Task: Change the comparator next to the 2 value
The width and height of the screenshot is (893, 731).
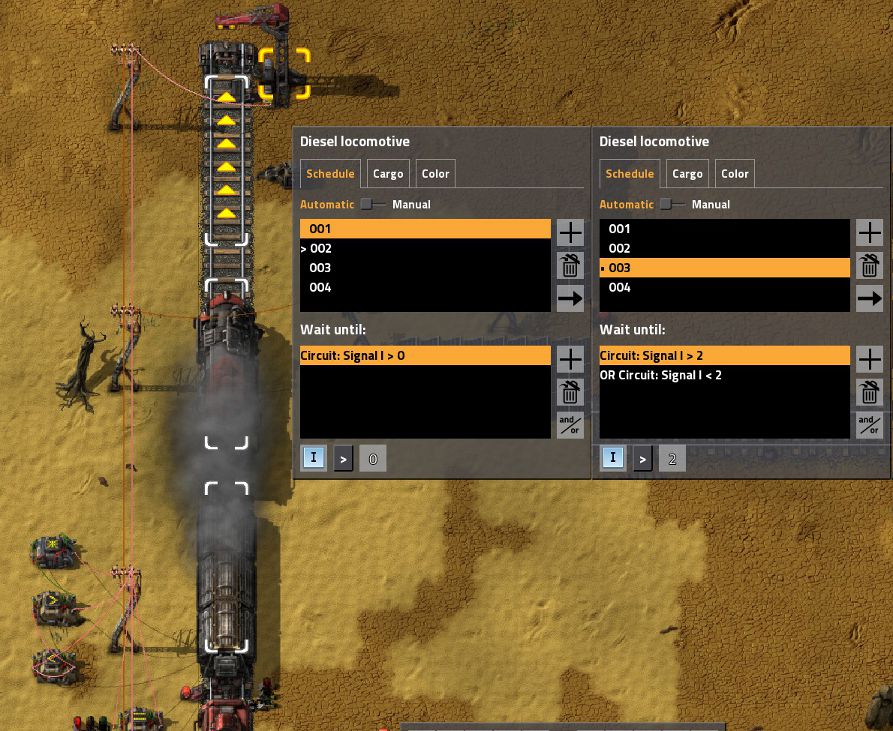Action: click(x=643, y=459)
